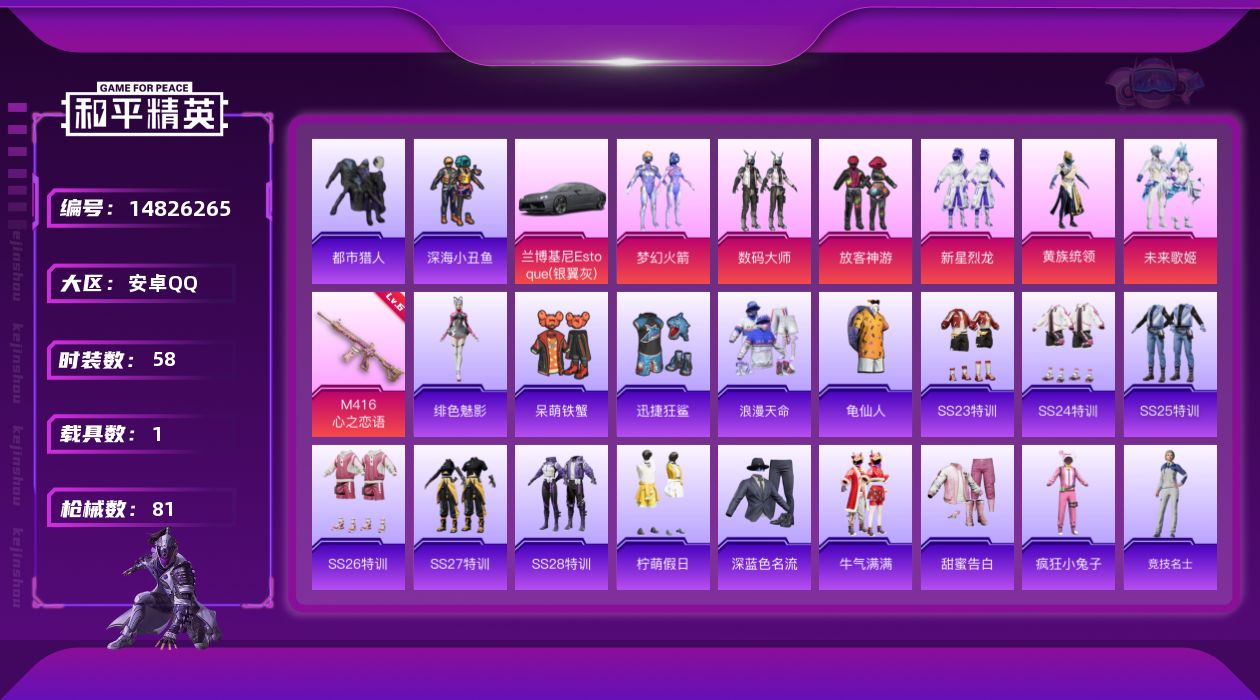Open the 深海小丑鱼 outfit card
1260x700 pixels.
(460, 211)
